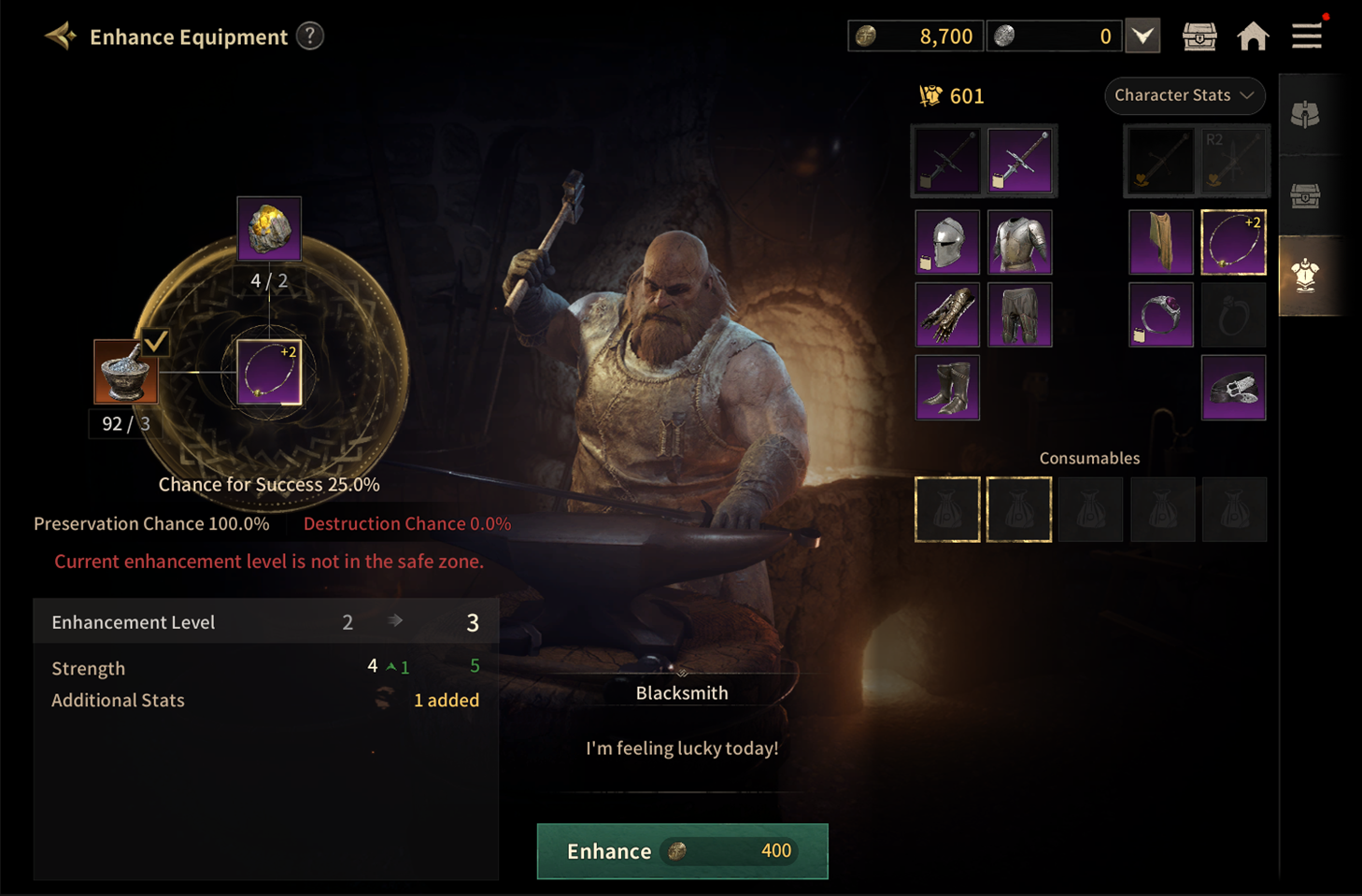Select the equipped helmet slot
1362x896 pixels.
(947, 243)
